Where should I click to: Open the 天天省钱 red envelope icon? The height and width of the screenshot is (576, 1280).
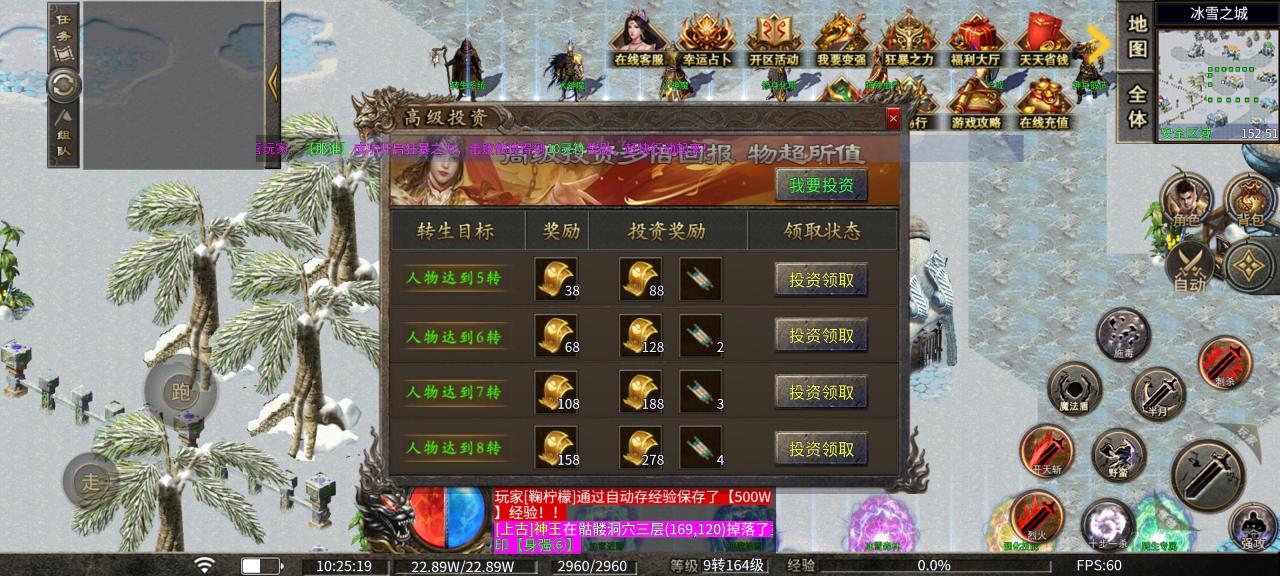click(x=1043, y=40)
